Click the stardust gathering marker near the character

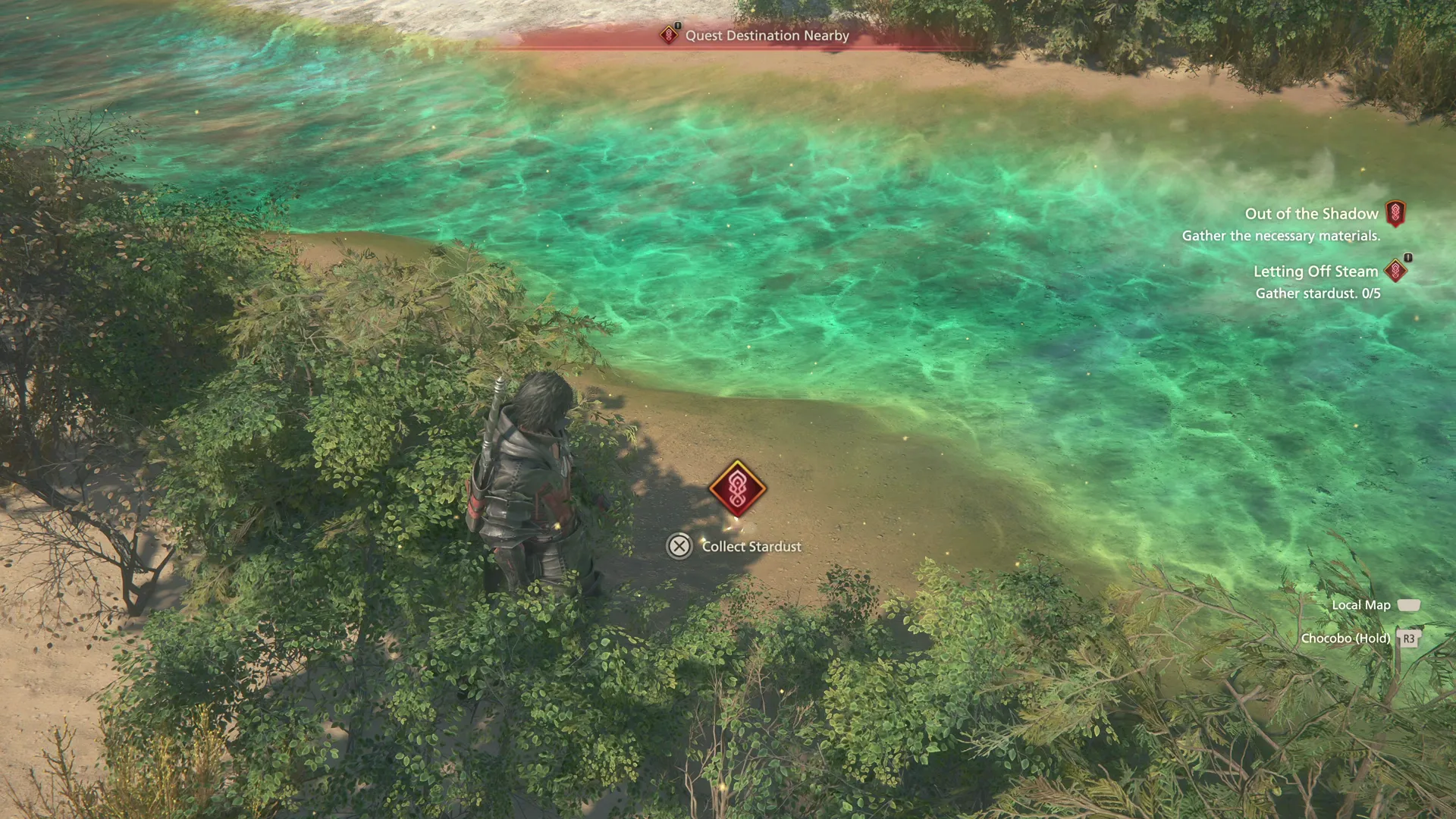(x=736, y=489)
